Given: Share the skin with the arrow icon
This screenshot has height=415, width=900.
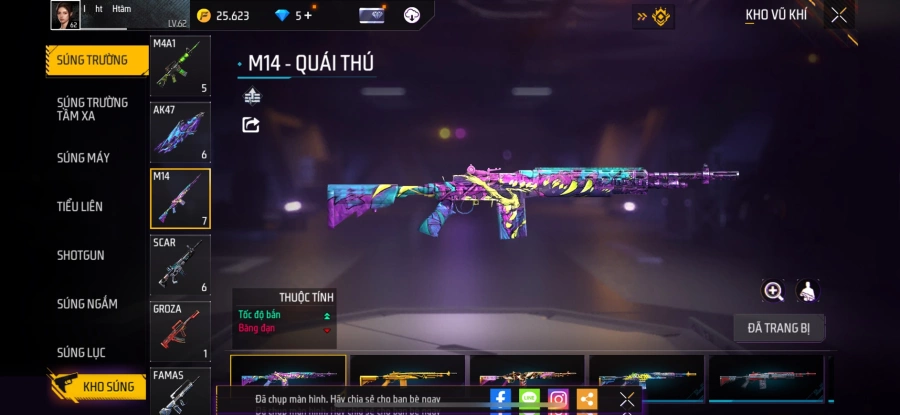Looking at the screenshot, I should pos(251,125).
